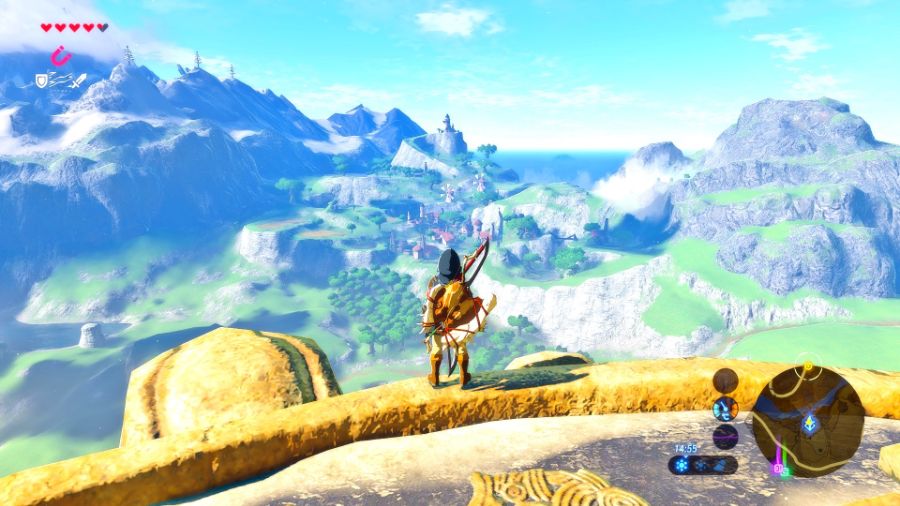This screenshot has height=506, width=900.
Task: Select the pink Magnesis rune icon
Action: (63, 56)
